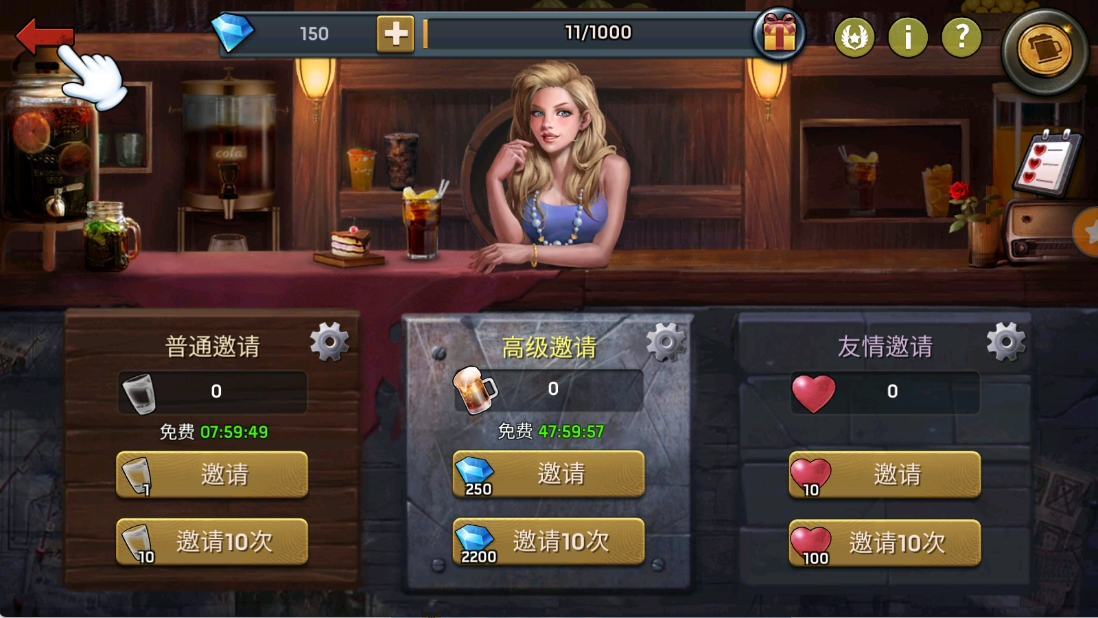Open the laurel wreath icon
Screen dimensions: 1098x618
pos(854,38)
